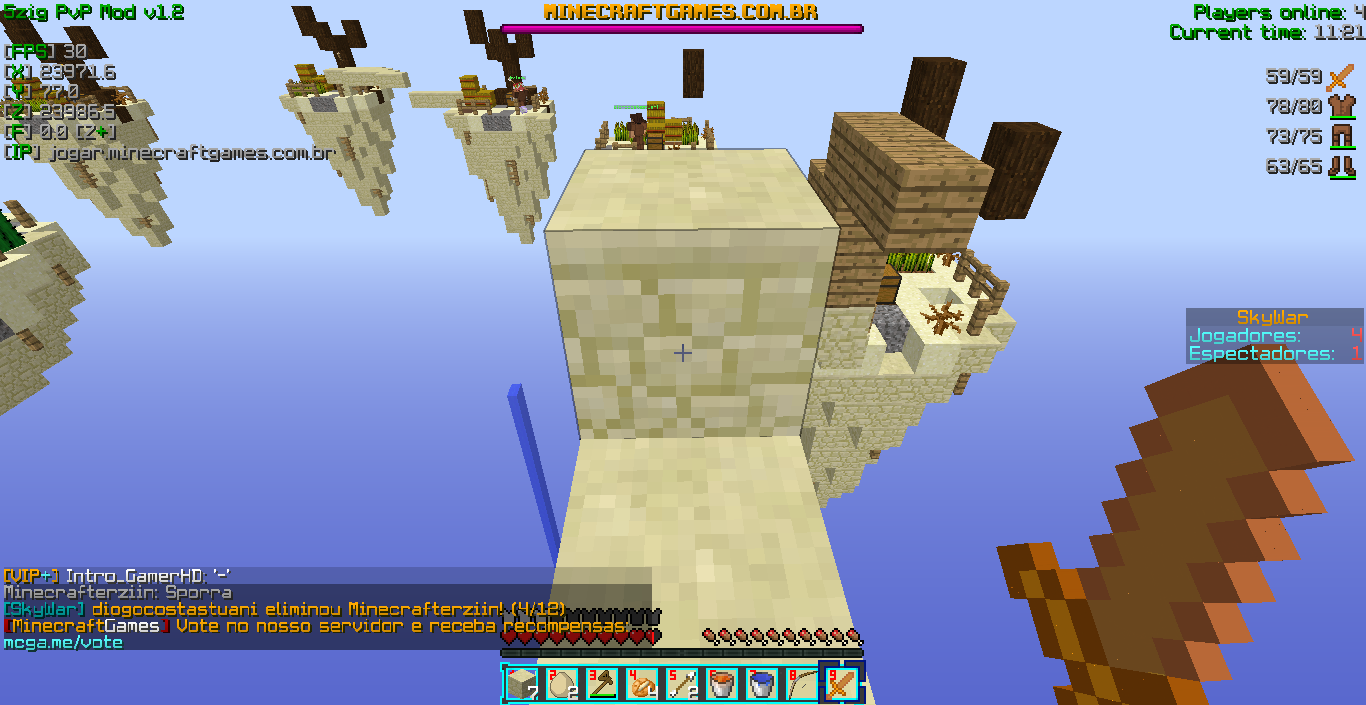Open the mcga.me/vote link in chat
The width and height of the screenshot is (1366, 705).
coord(63,643)
